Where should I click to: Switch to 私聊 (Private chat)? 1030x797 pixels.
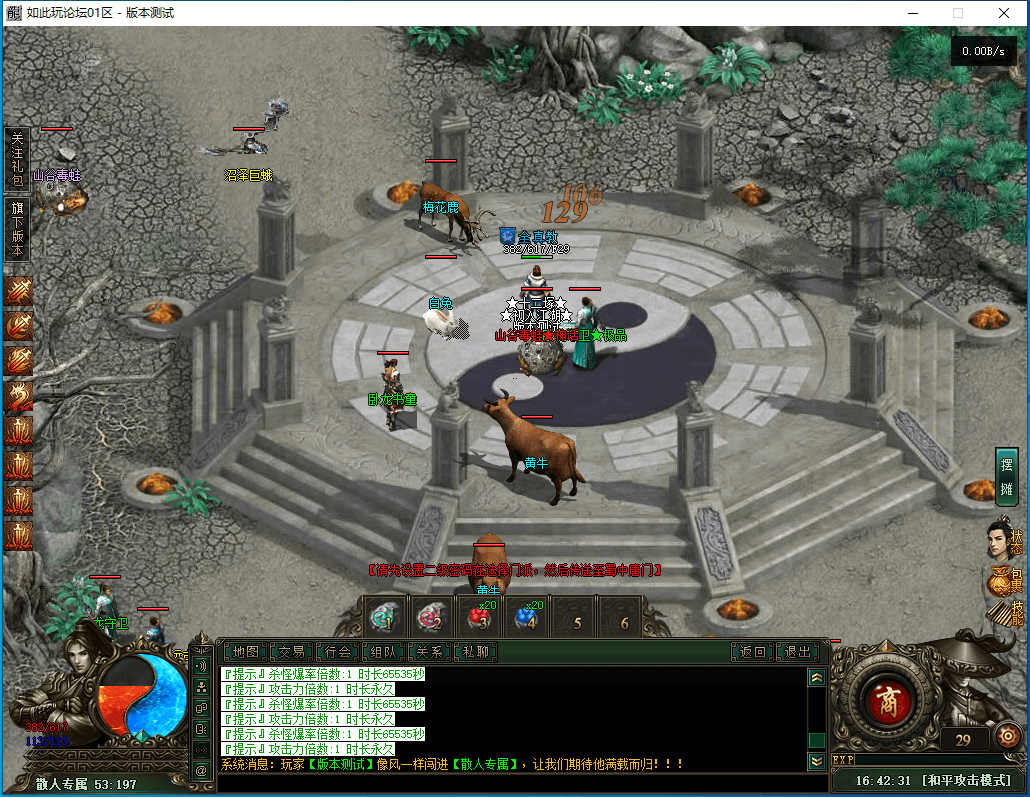476,652
